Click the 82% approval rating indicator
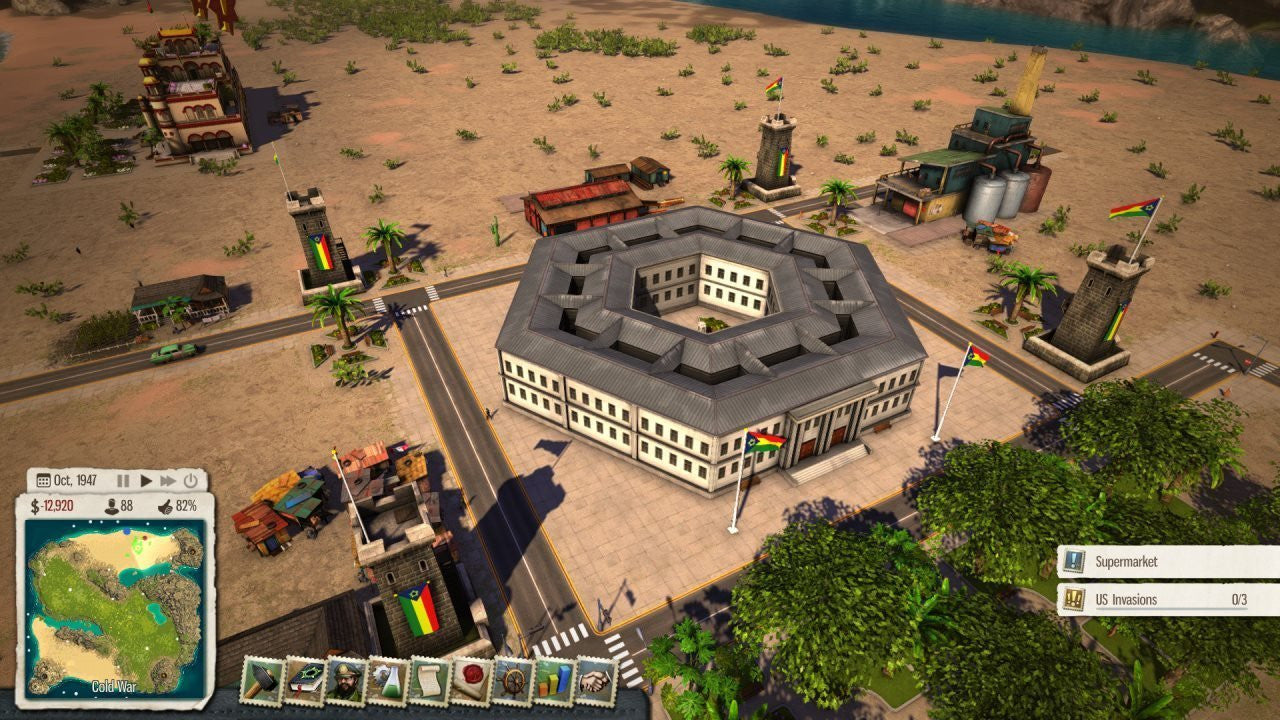1280x720 pixels. (186, 506)
